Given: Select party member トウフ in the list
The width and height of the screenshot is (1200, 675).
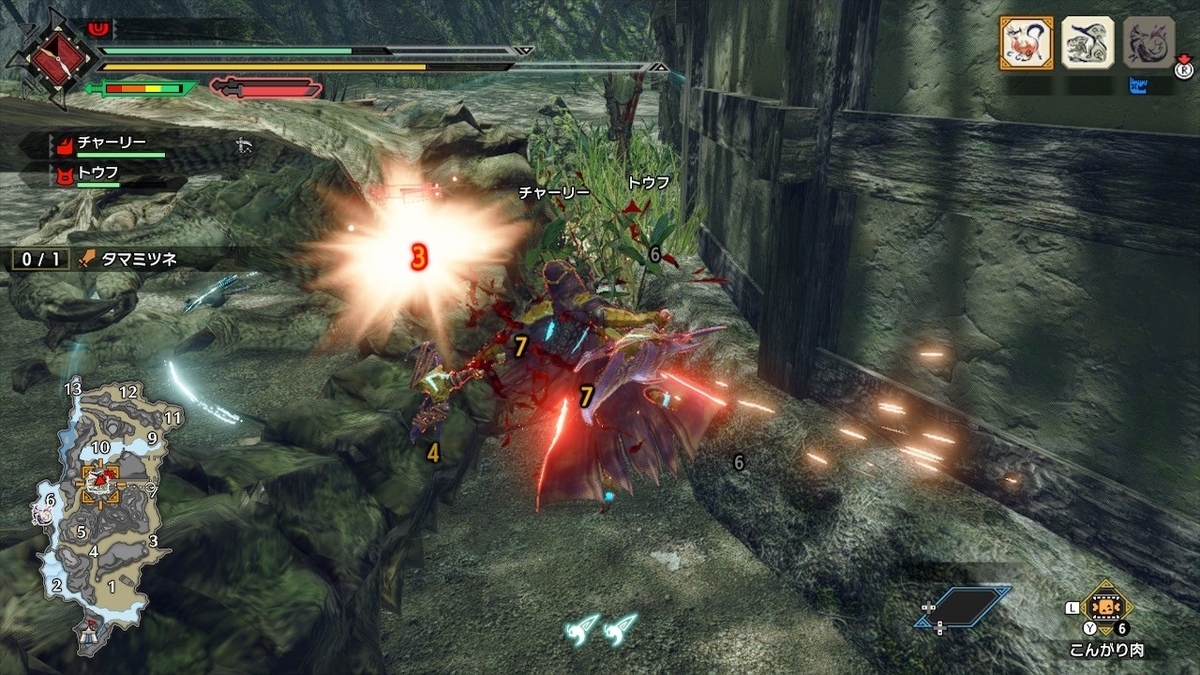Looking at the screenshot, I should pos(100,173).
